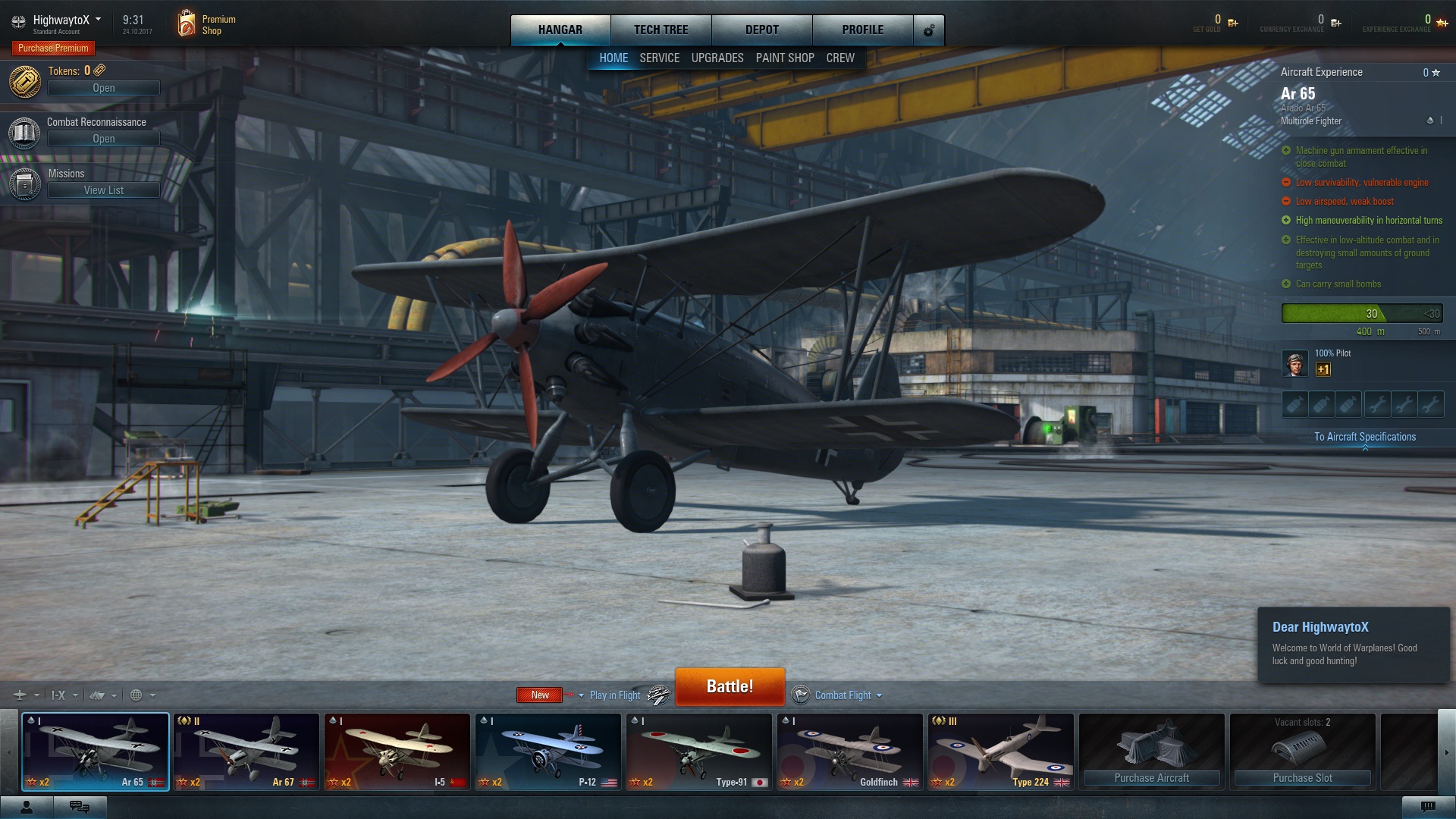The height and width of the screenshot is (819, 1456).
Task: Open the Upgrades submenu
Action: (x=717, y=58)
